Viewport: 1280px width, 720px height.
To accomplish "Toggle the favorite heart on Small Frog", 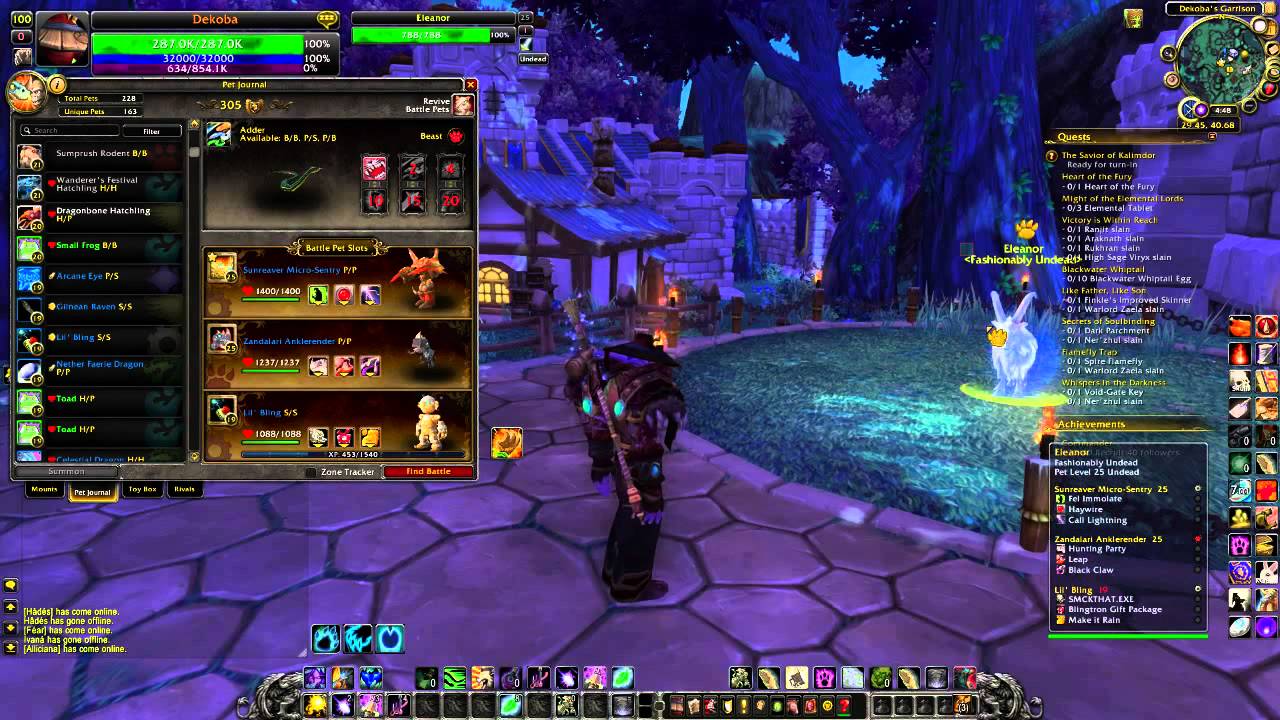I will click(52, 244).
